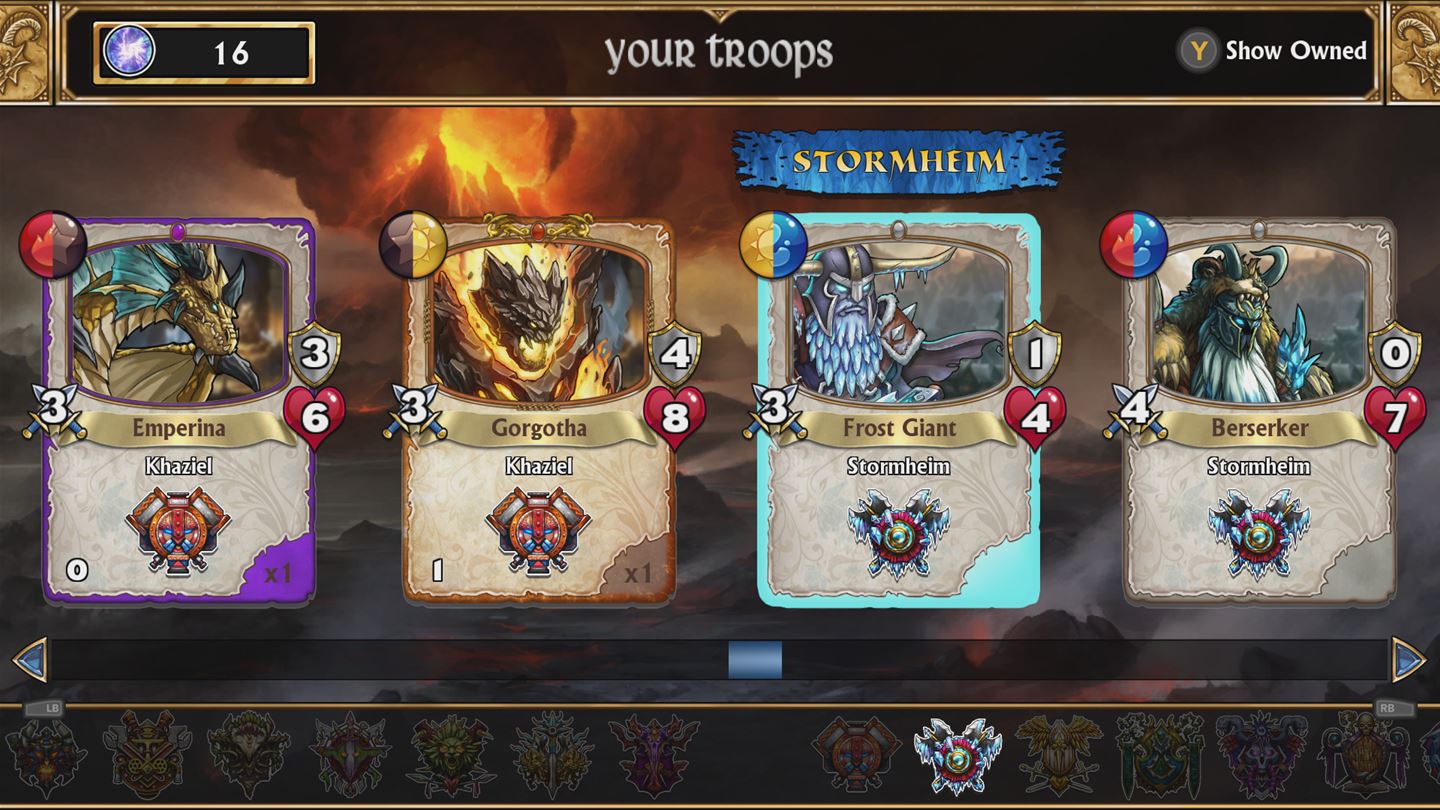Click the left scroll arrow below the cards
Image resolution: width=1440 pixels, height=810 pixels.
pos(31,657)
